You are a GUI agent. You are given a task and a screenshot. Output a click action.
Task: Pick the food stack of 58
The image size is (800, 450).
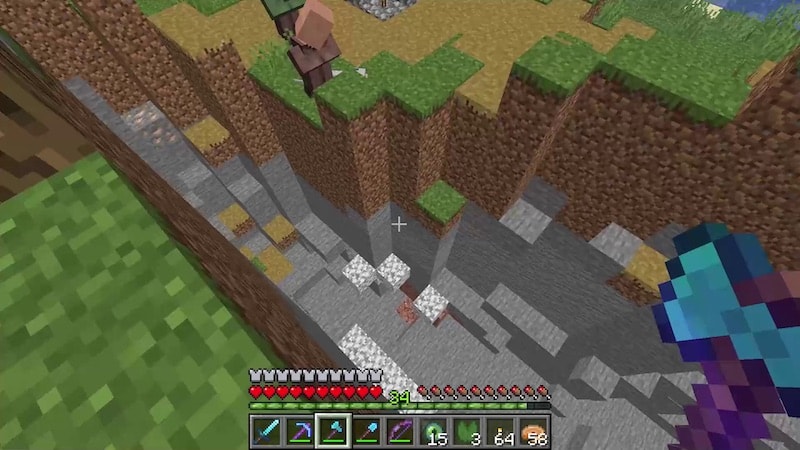pos(535,432)
